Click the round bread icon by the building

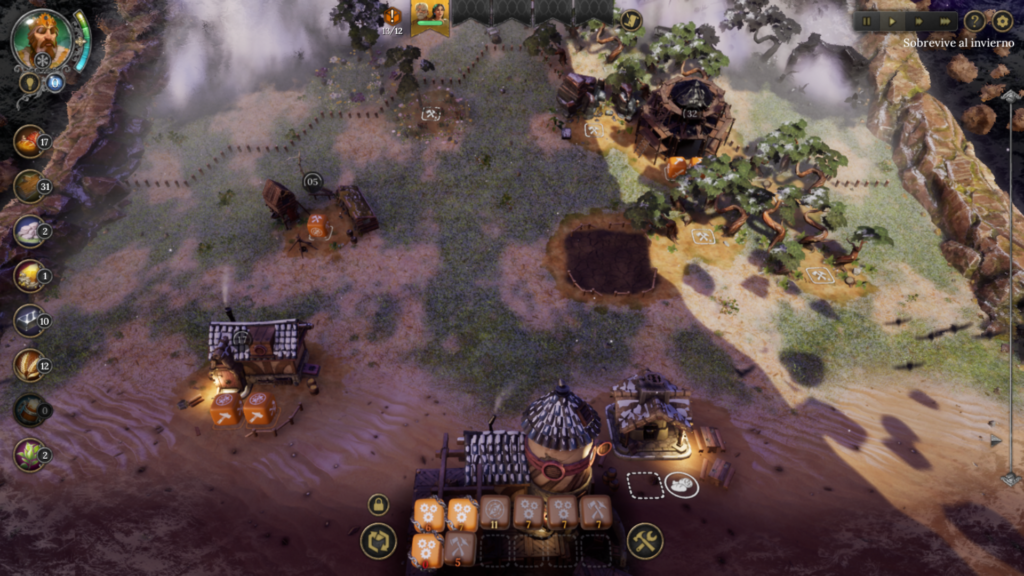[x=682, y=485]
